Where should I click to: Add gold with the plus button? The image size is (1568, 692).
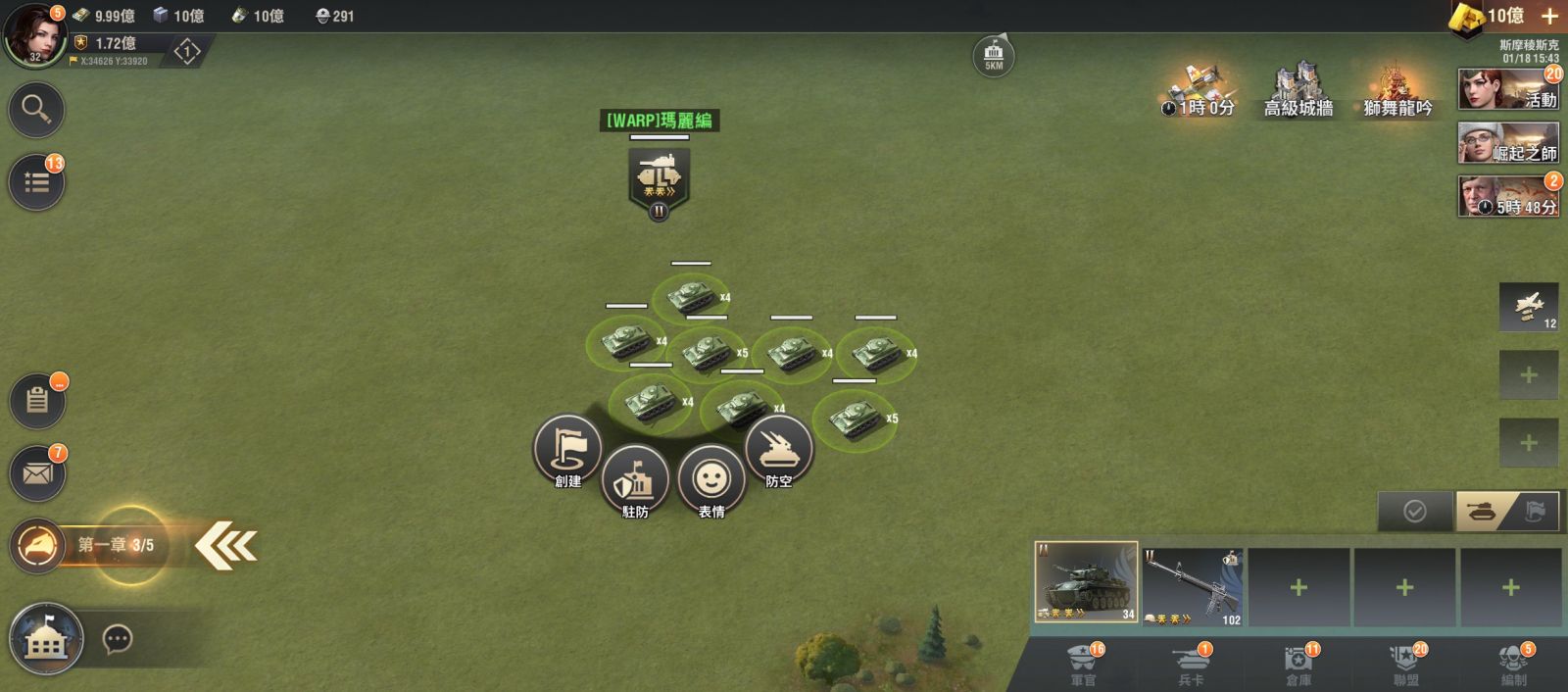pos(1549,16)
